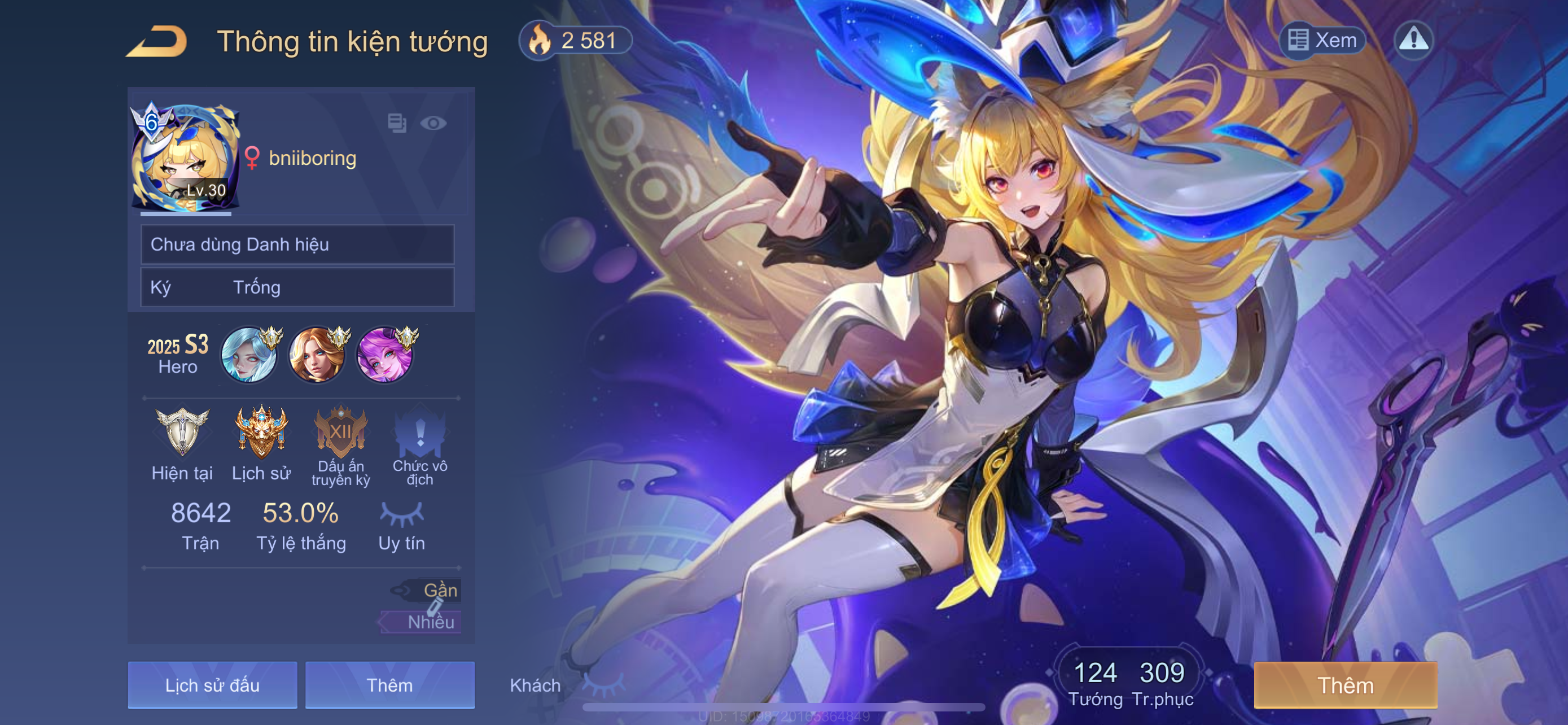Open Lịch sử đấu match history
1568x725 pixels.
click(x=212, y=685)
